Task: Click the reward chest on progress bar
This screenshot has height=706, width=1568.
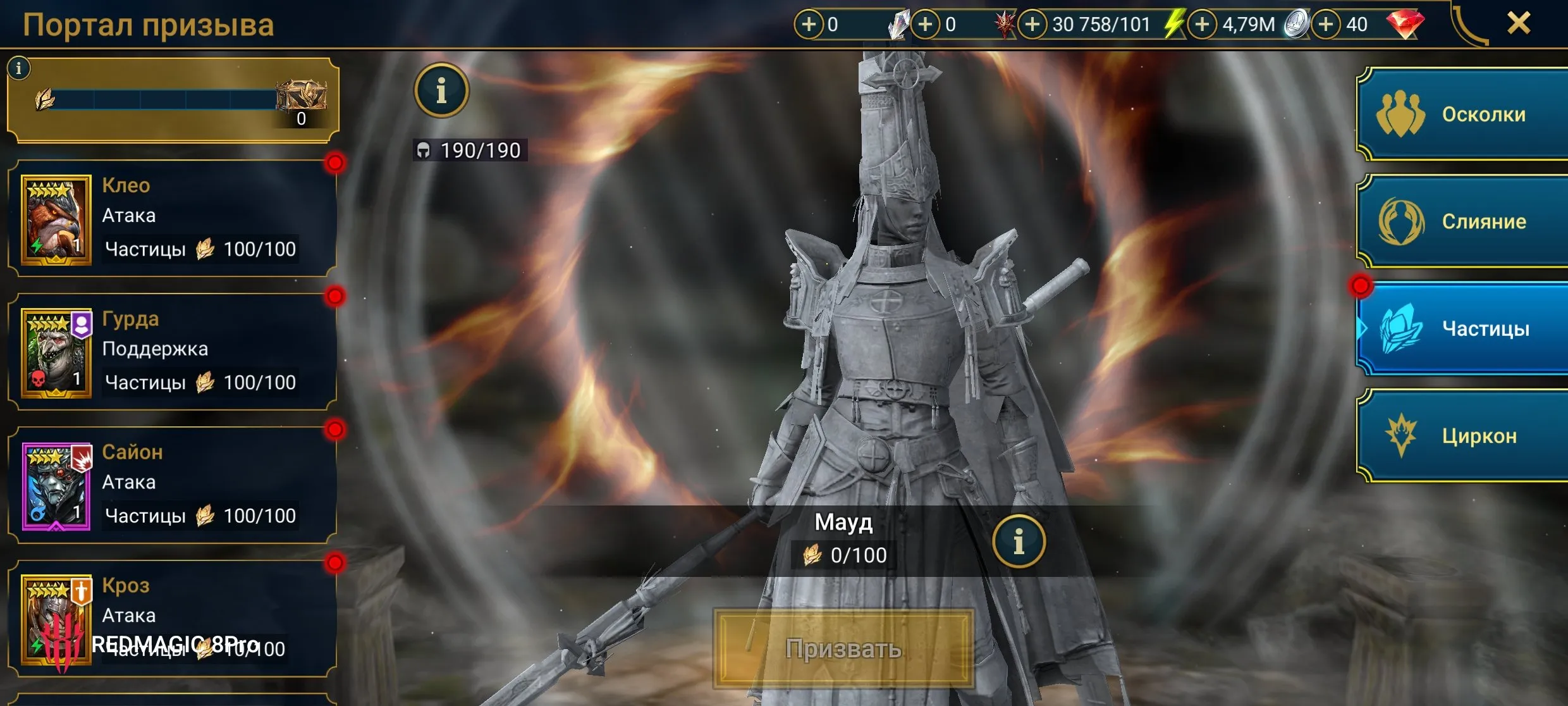Action: coord(303,96)
